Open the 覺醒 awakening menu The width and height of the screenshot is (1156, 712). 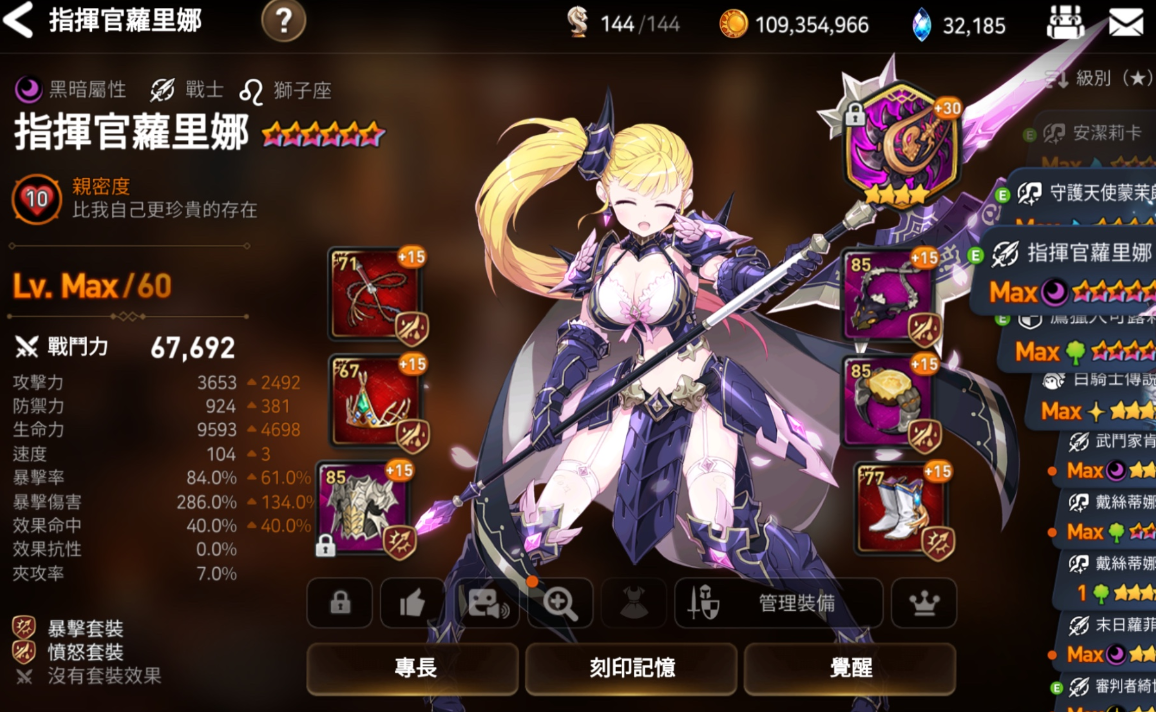pyautogui.click(x=850, y=668)
